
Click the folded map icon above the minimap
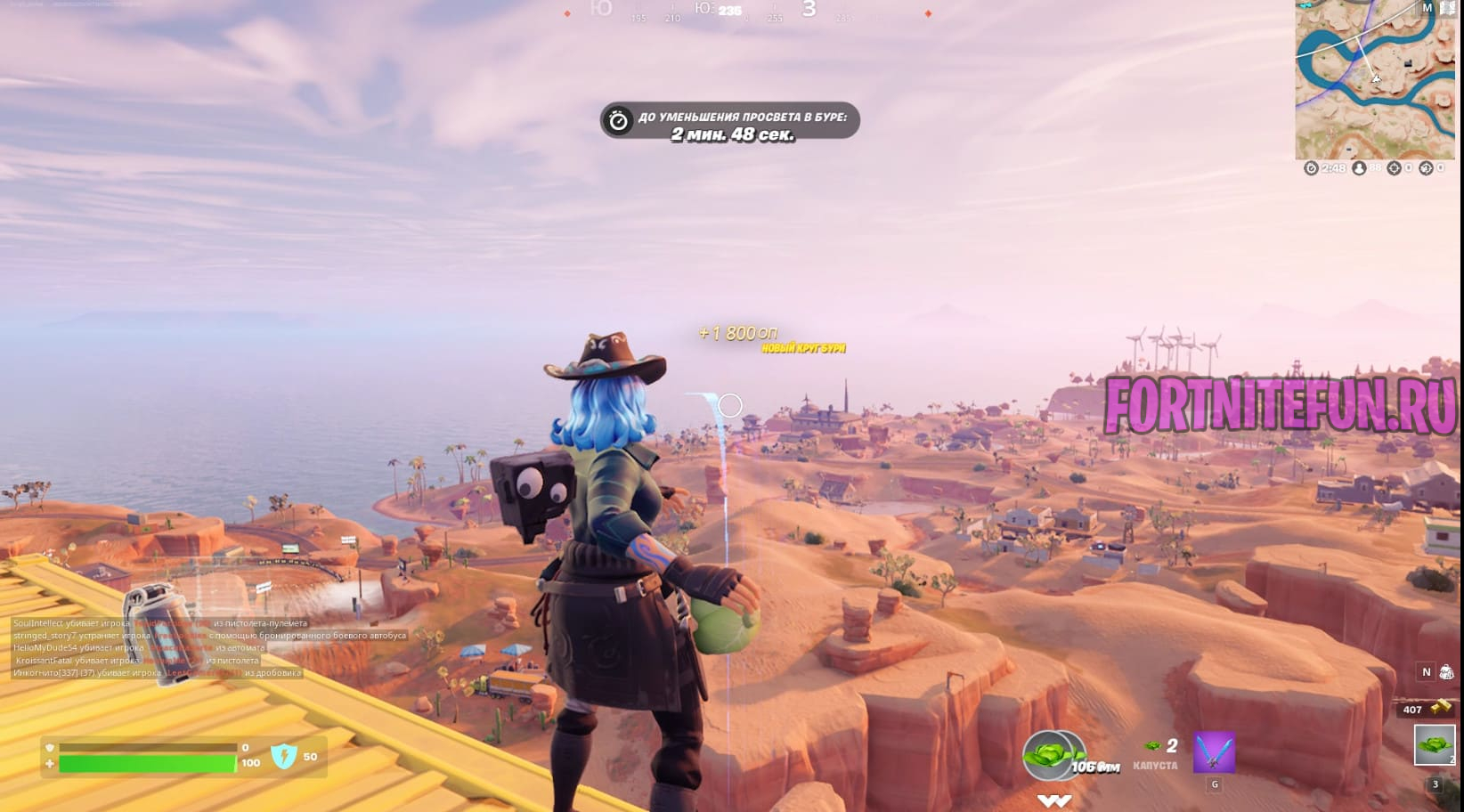(1447, 8)
